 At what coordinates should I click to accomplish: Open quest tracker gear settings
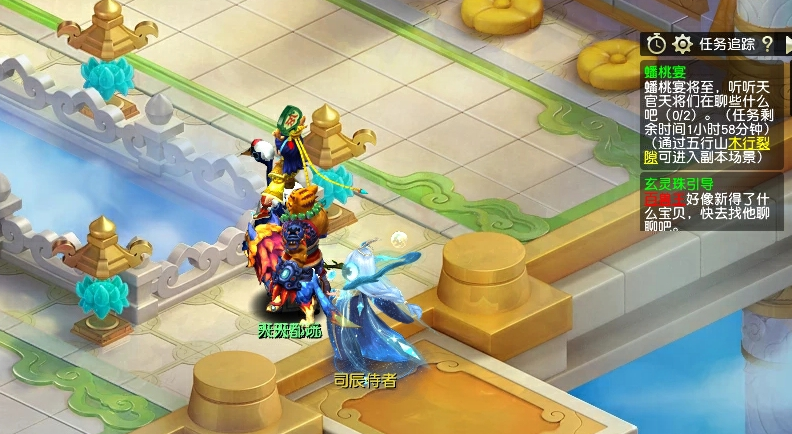pos(682,44)
